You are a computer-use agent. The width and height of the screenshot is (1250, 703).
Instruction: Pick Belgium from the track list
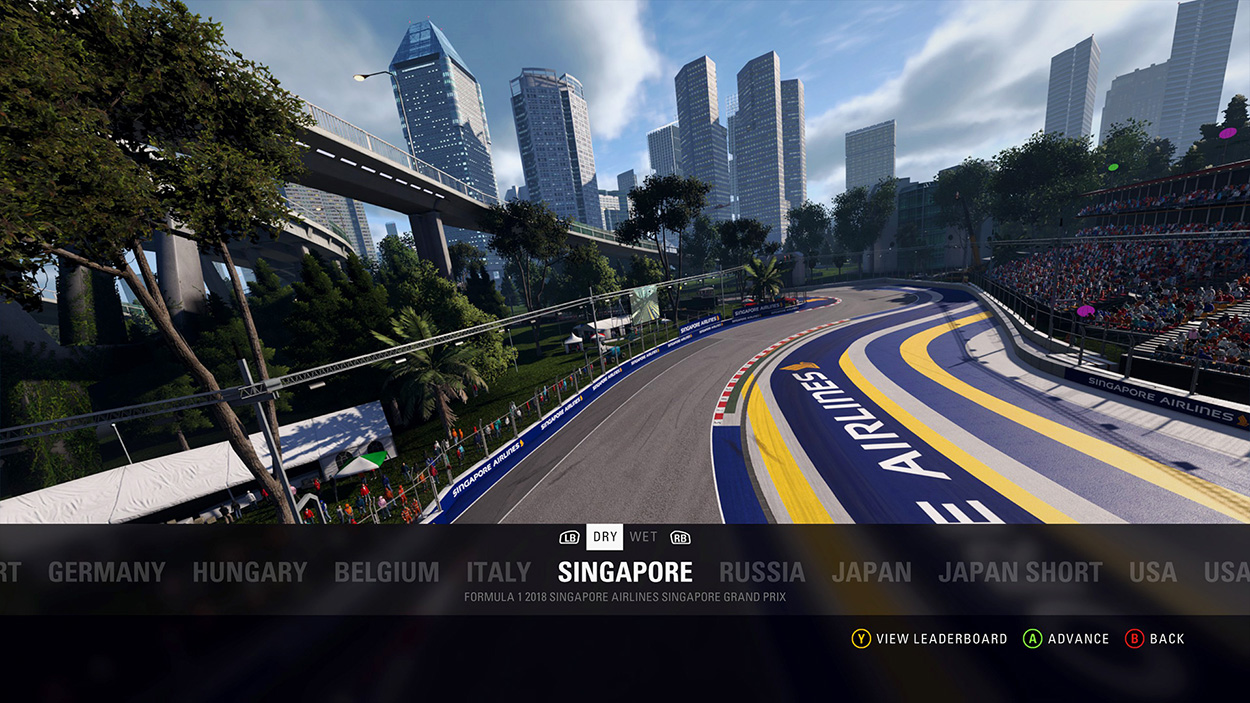click(x=386, y=572)
